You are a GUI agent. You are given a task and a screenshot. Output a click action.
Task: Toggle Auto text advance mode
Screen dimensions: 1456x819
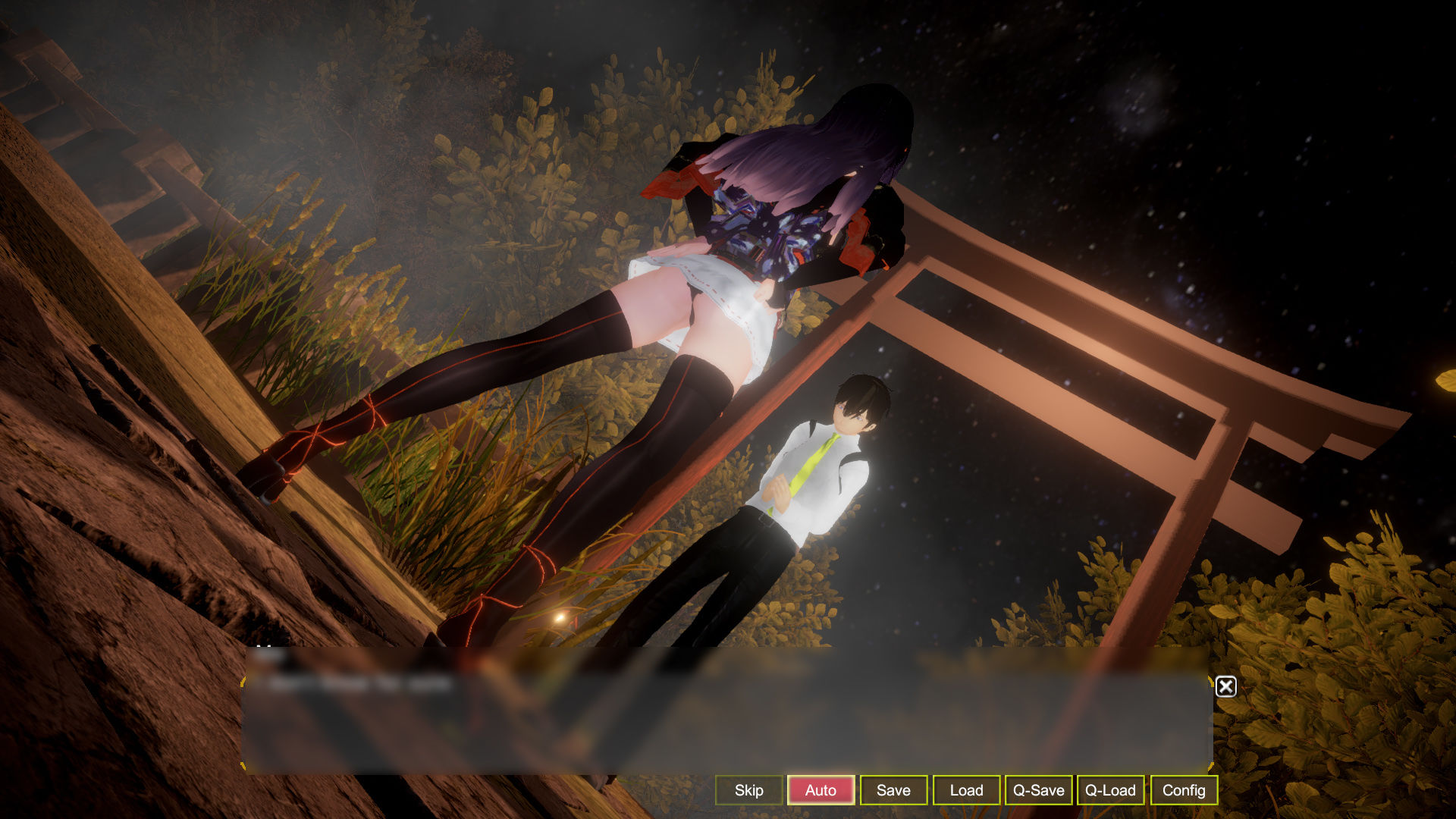click(x=821, y=790)
